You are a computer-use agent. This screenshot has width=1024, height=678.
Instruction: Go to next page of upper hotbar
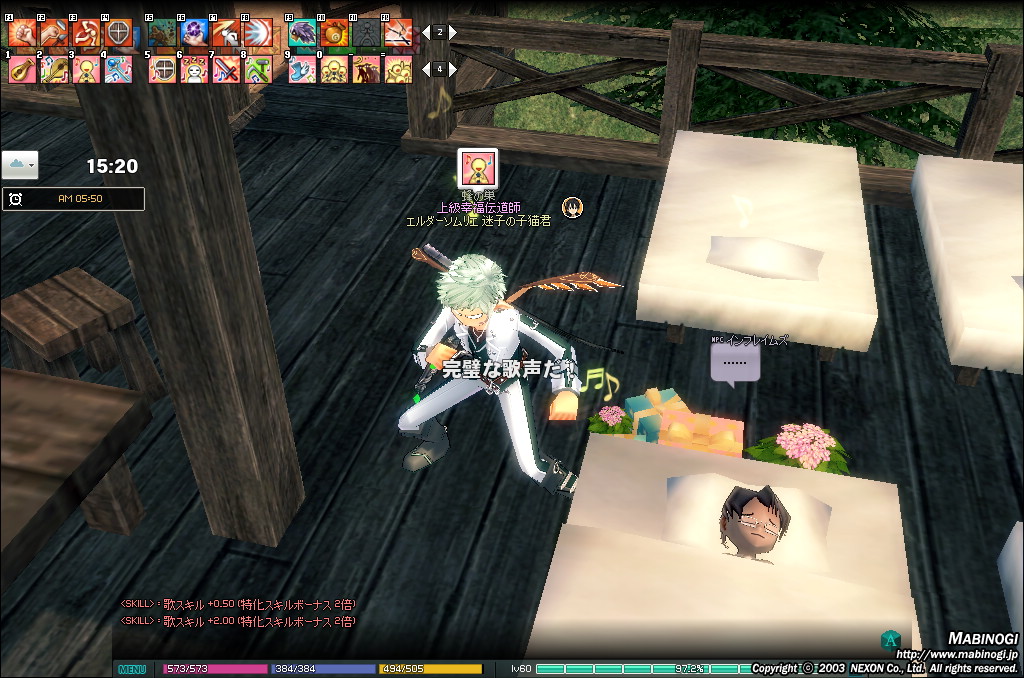[453, 32]
